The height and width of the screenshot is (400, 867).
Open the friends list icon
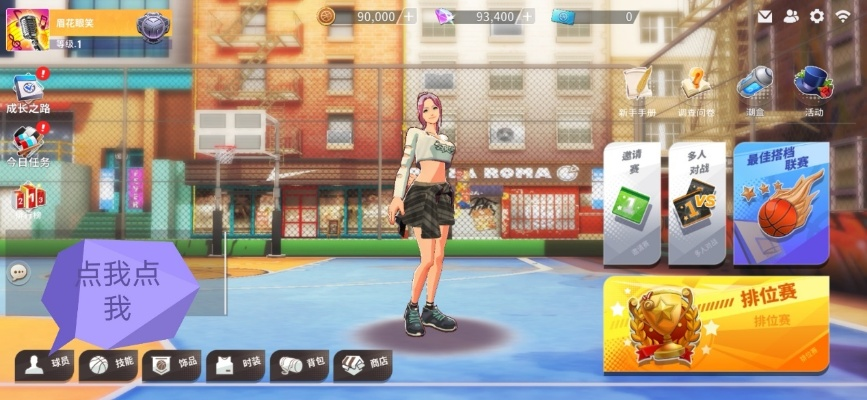791,16
